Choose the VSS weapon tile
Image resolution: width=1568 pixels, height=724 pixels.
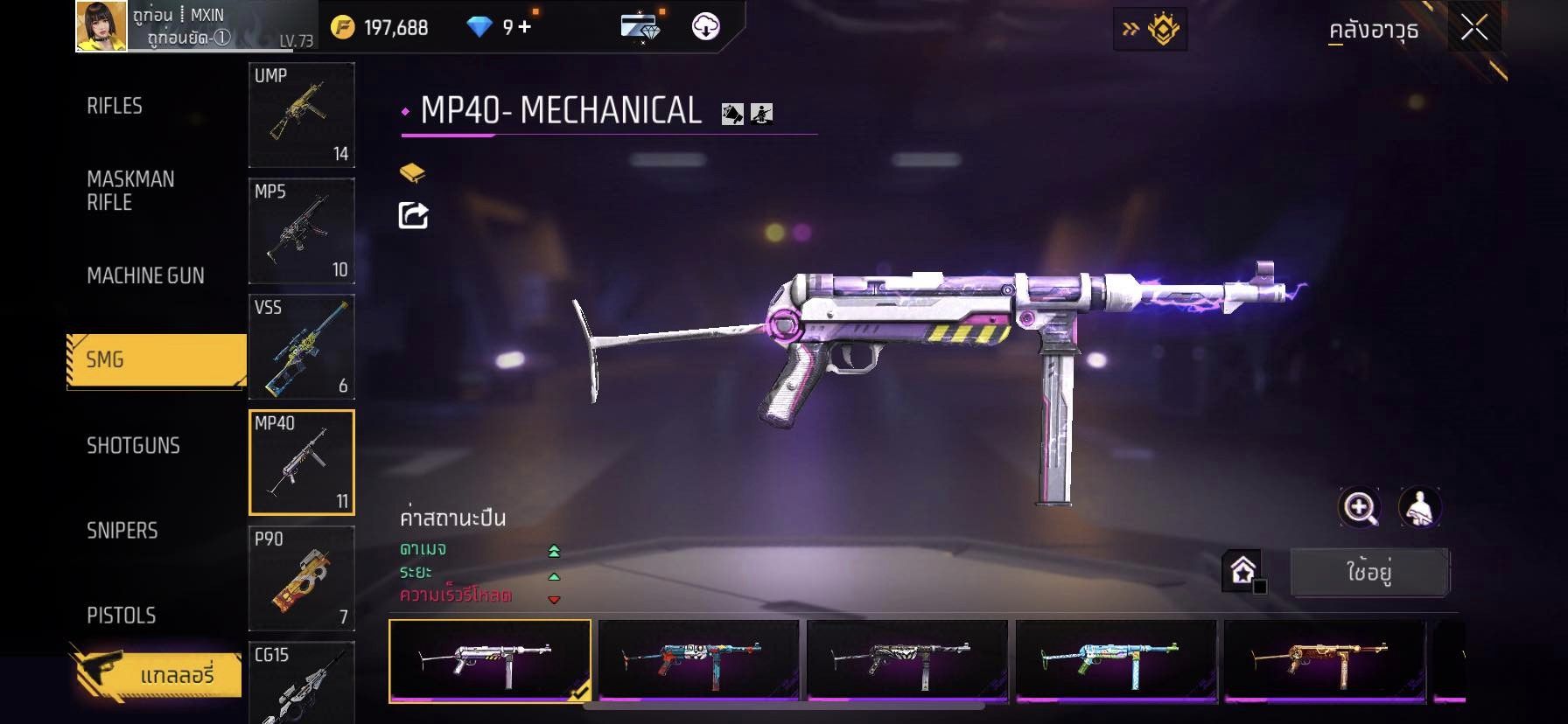(x=302, y=346)
